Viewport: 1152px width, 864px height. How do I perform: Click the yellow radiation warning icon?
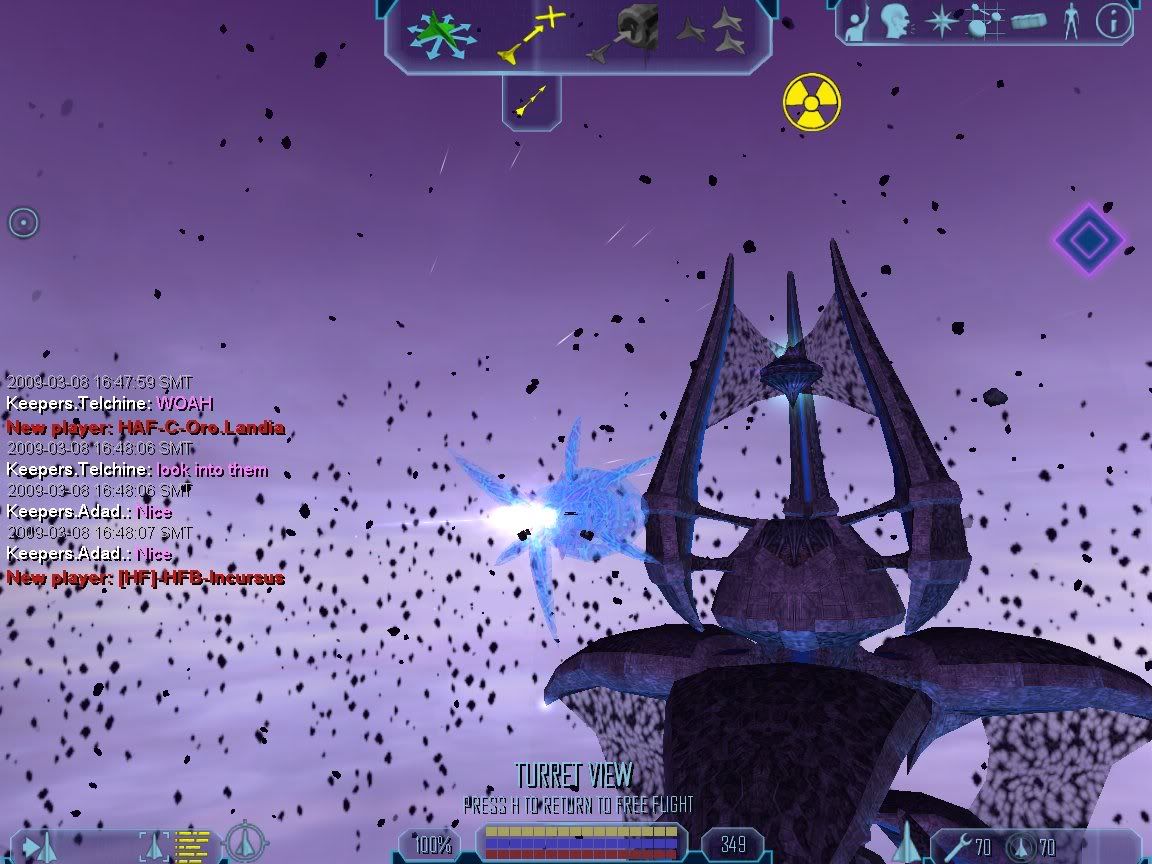coord(811,102)
